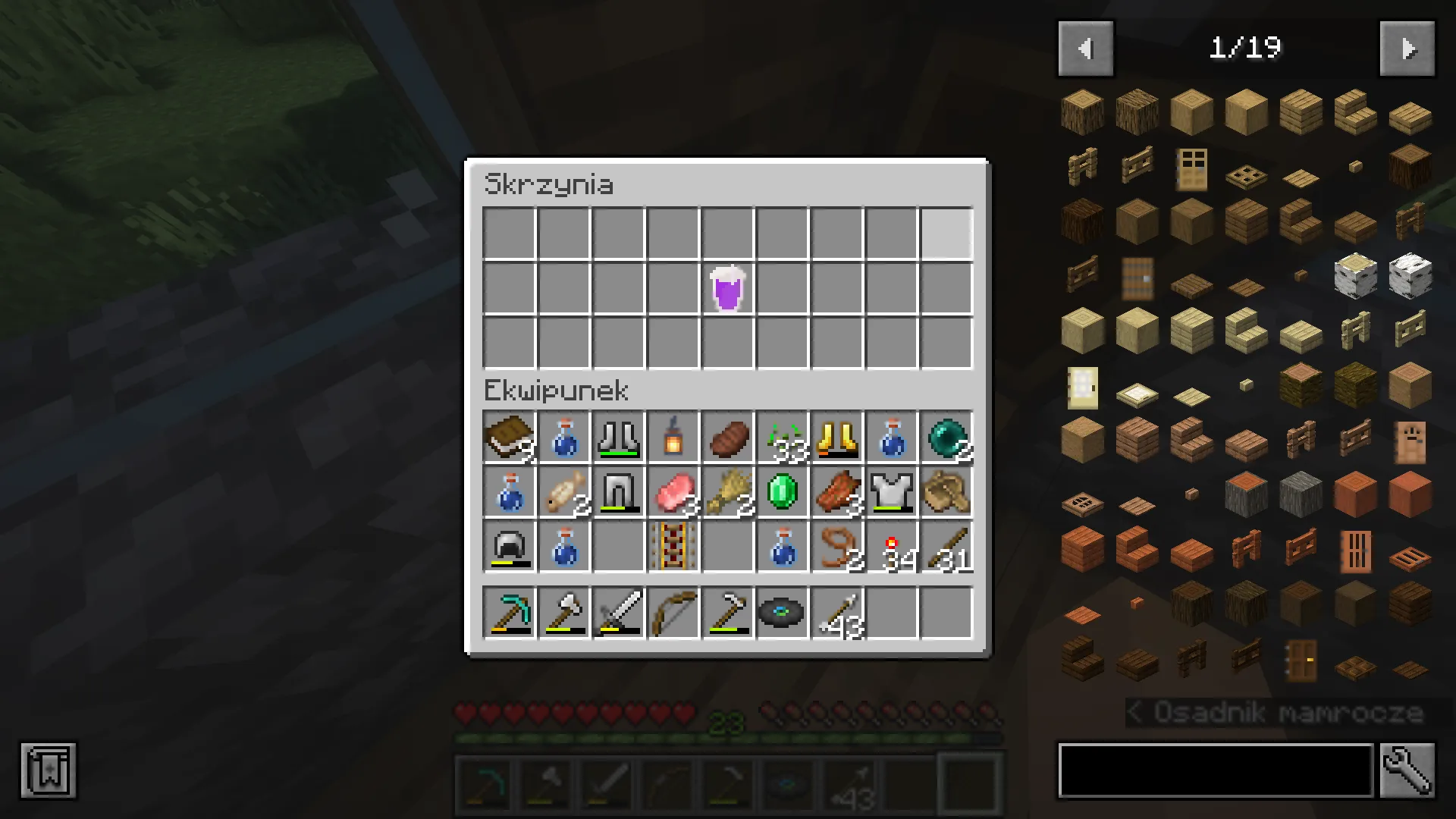Click the Osadnik mamrocze recipe entry
Viewport: 1456px width, 819px height.
point(1282,713)
